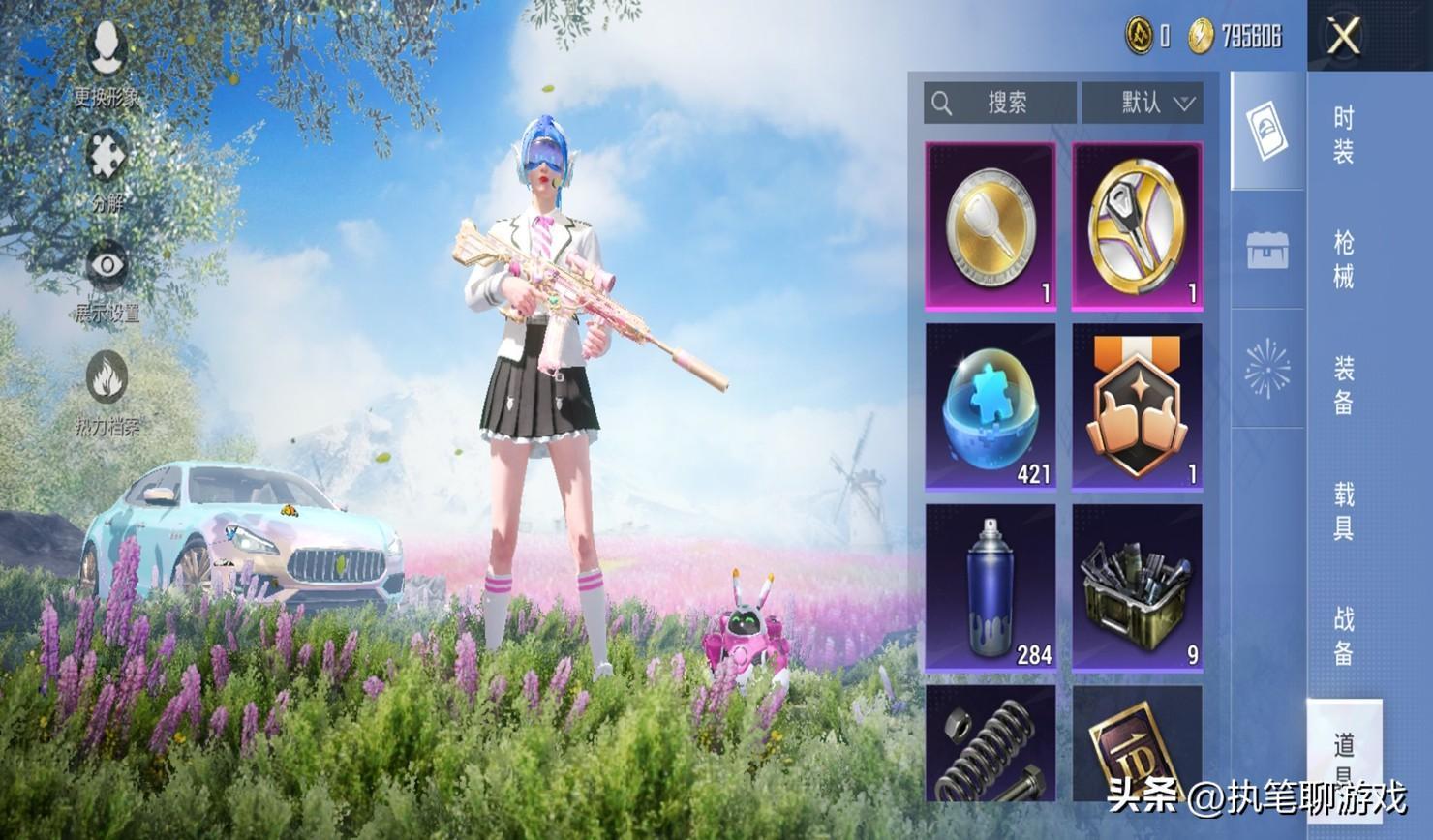
Task: Close the inventory with the X button
Action: [1344, 37]
